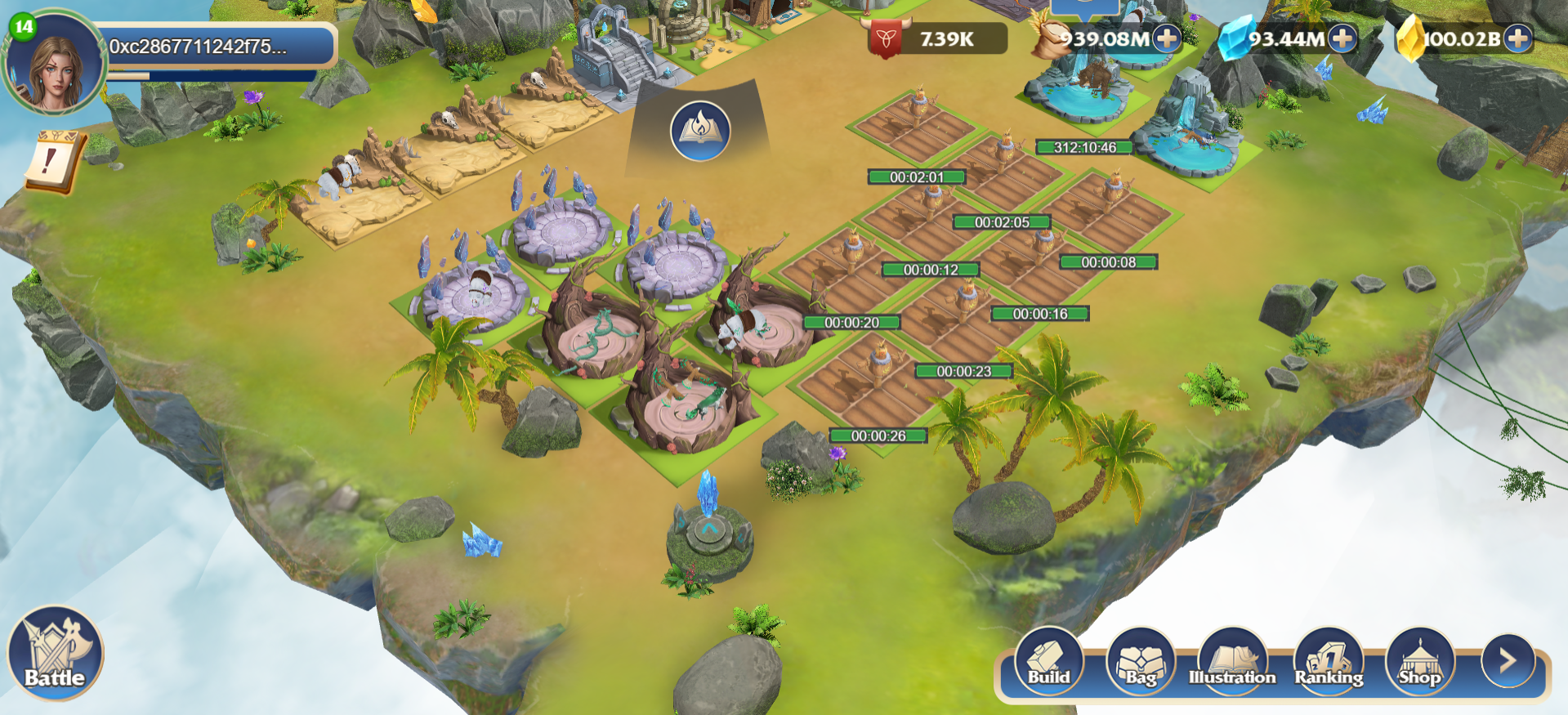Add blue crystals with the plus button

click(1342, 38)
